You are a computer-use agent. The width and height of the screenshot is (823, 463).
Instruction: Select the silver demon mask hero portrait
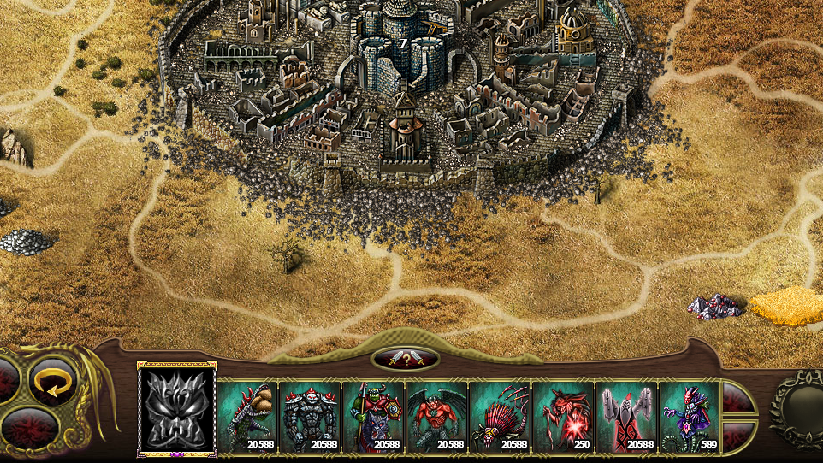click(176, 409)
